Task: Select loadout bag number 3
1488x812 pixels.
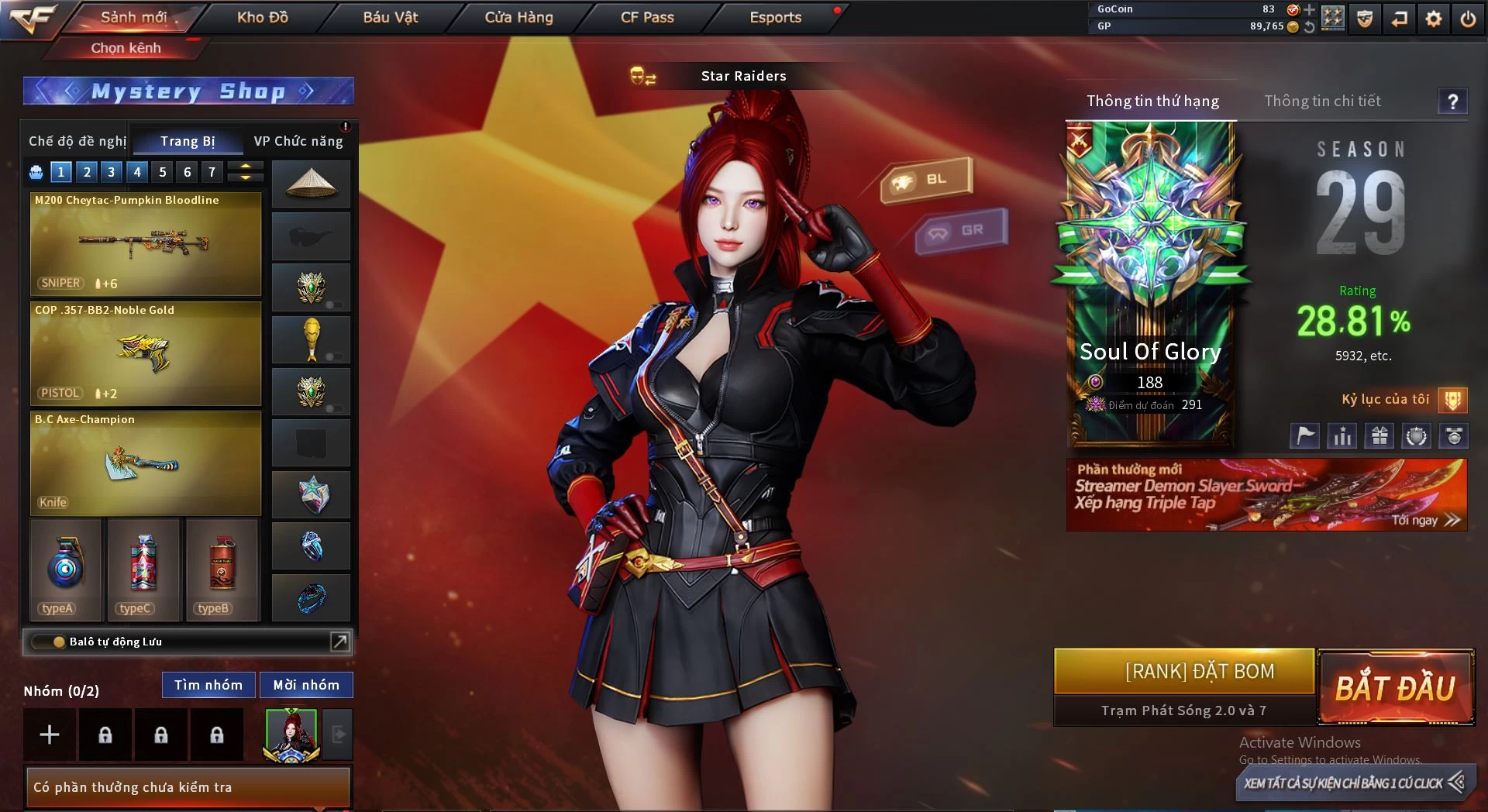Action: tap(112, 172)
